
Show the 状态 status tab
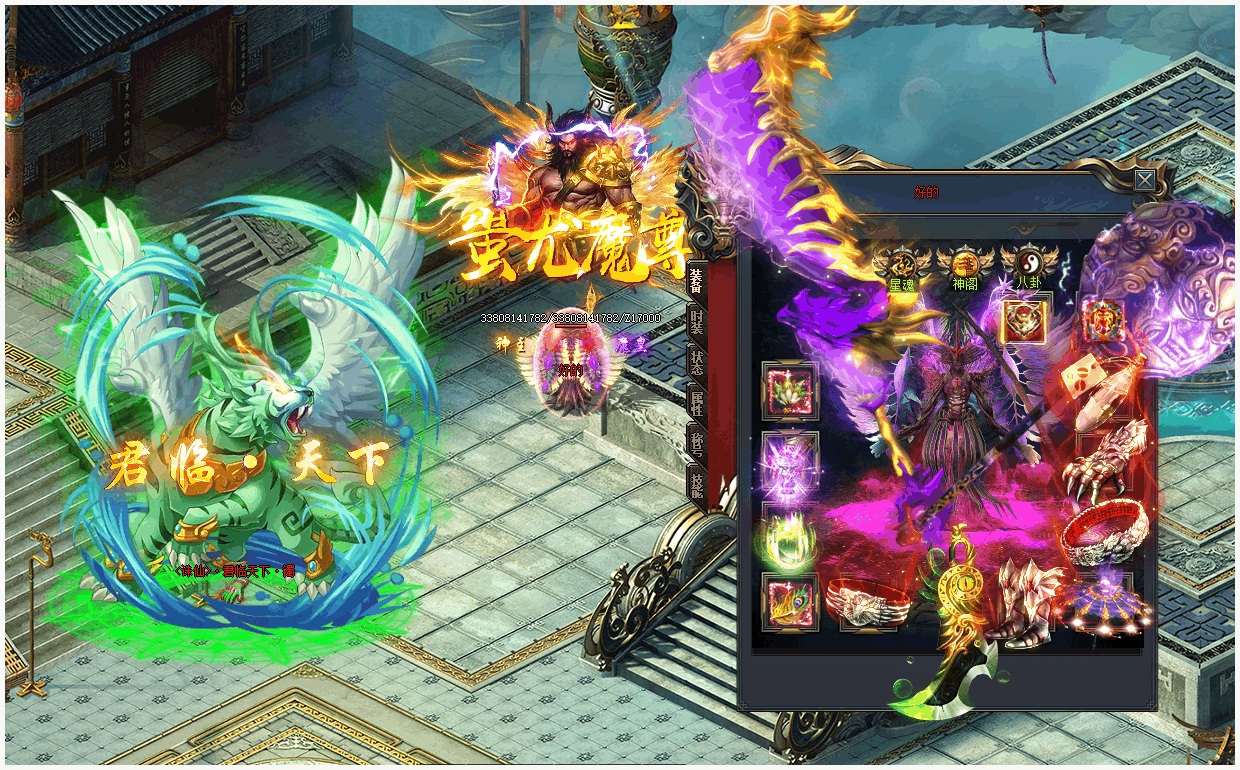(x=697, y=361)
